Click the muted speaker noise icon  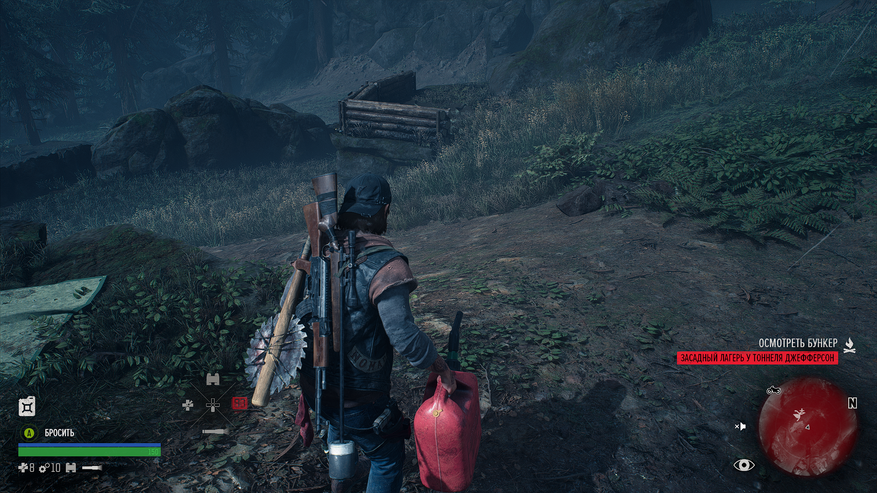tap(740, 426)
